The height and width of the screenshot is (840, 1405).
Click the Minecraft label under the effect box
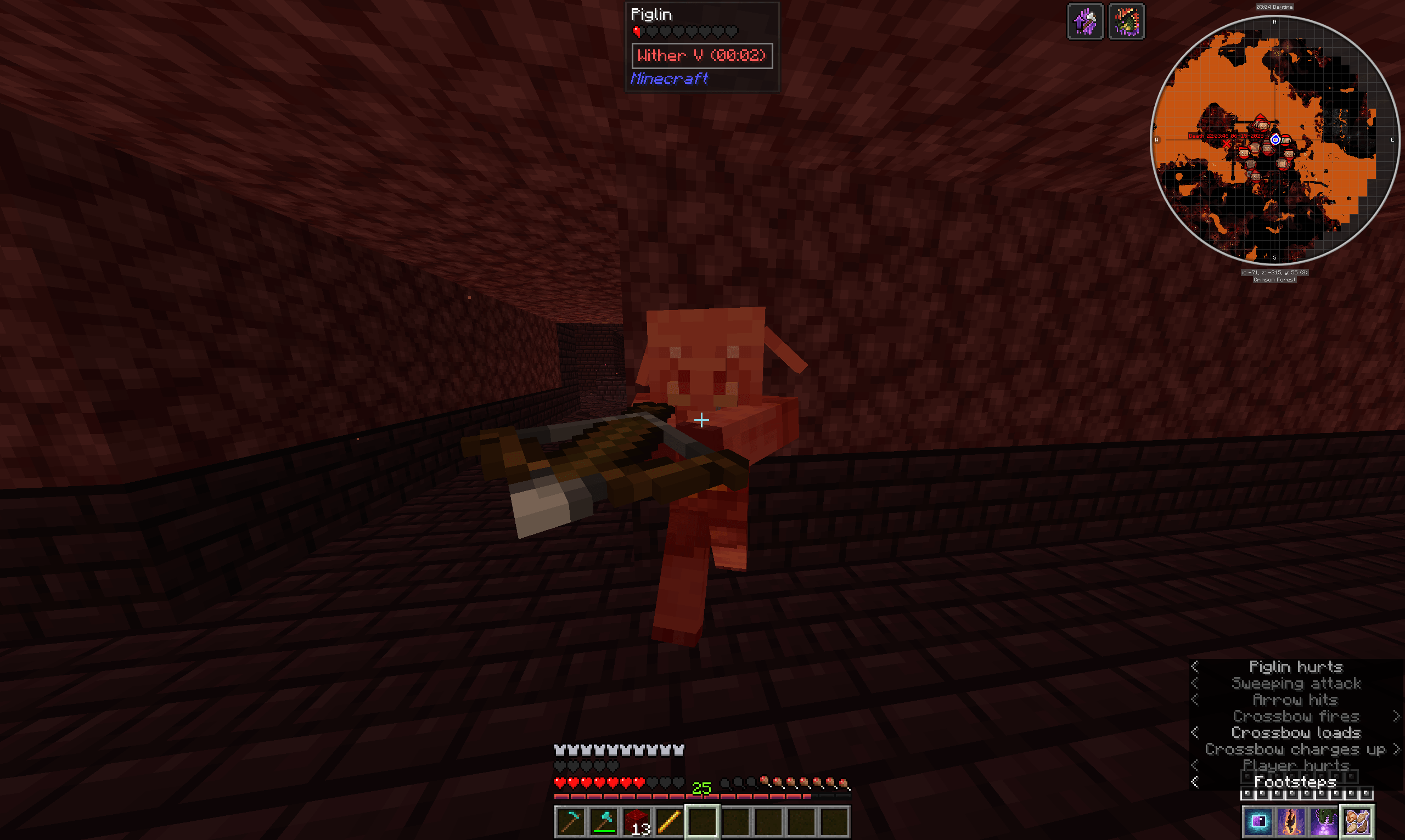click(x=669, y=79)
